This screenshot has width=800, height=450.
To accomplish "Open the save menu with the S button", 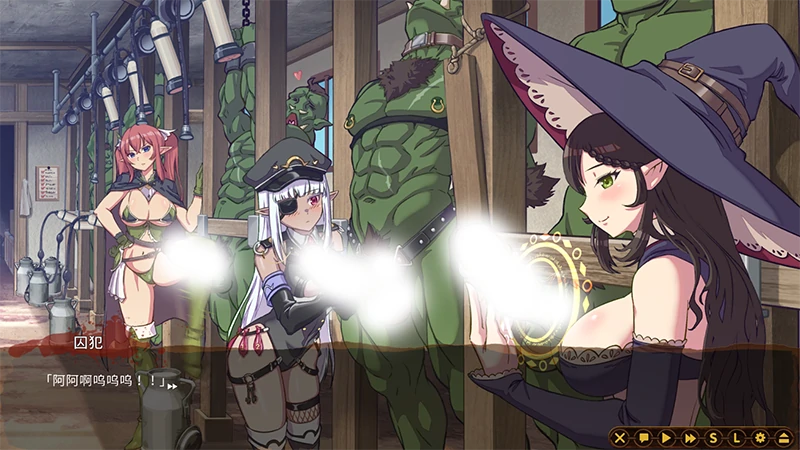I will tap(713, 437).
